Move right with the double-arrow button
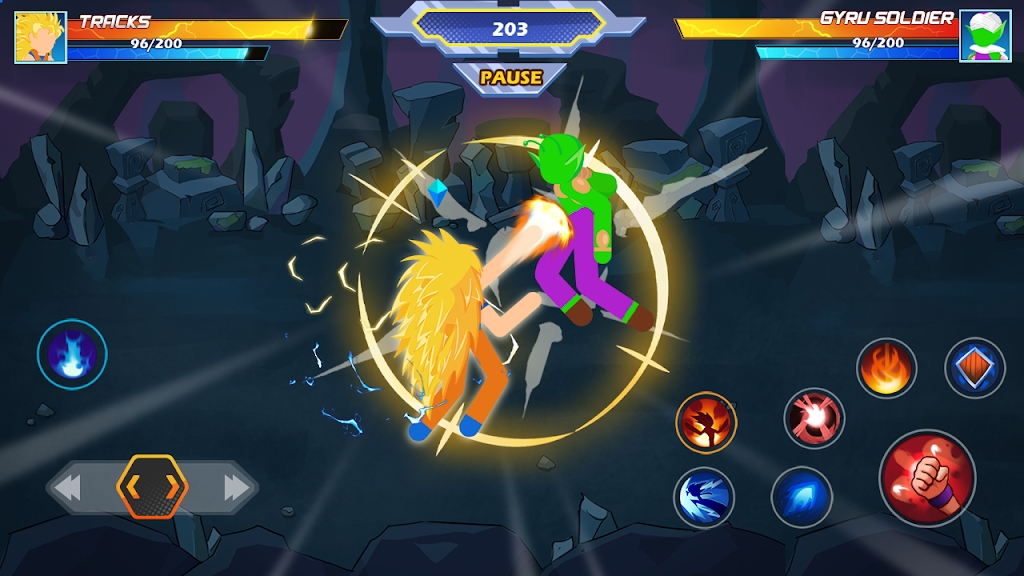The image size is (1024, 576). coord(236,488)
